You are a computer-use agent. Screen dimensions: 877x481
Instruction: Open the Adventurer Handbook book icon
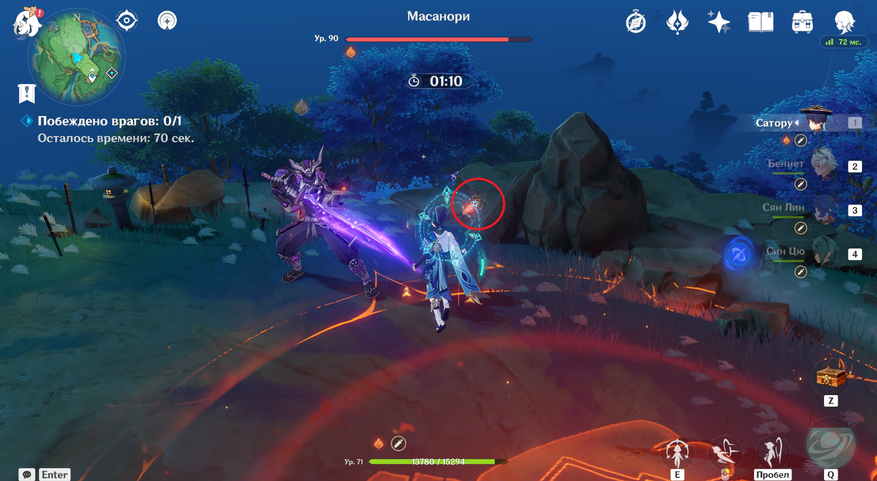click(761, 22)
